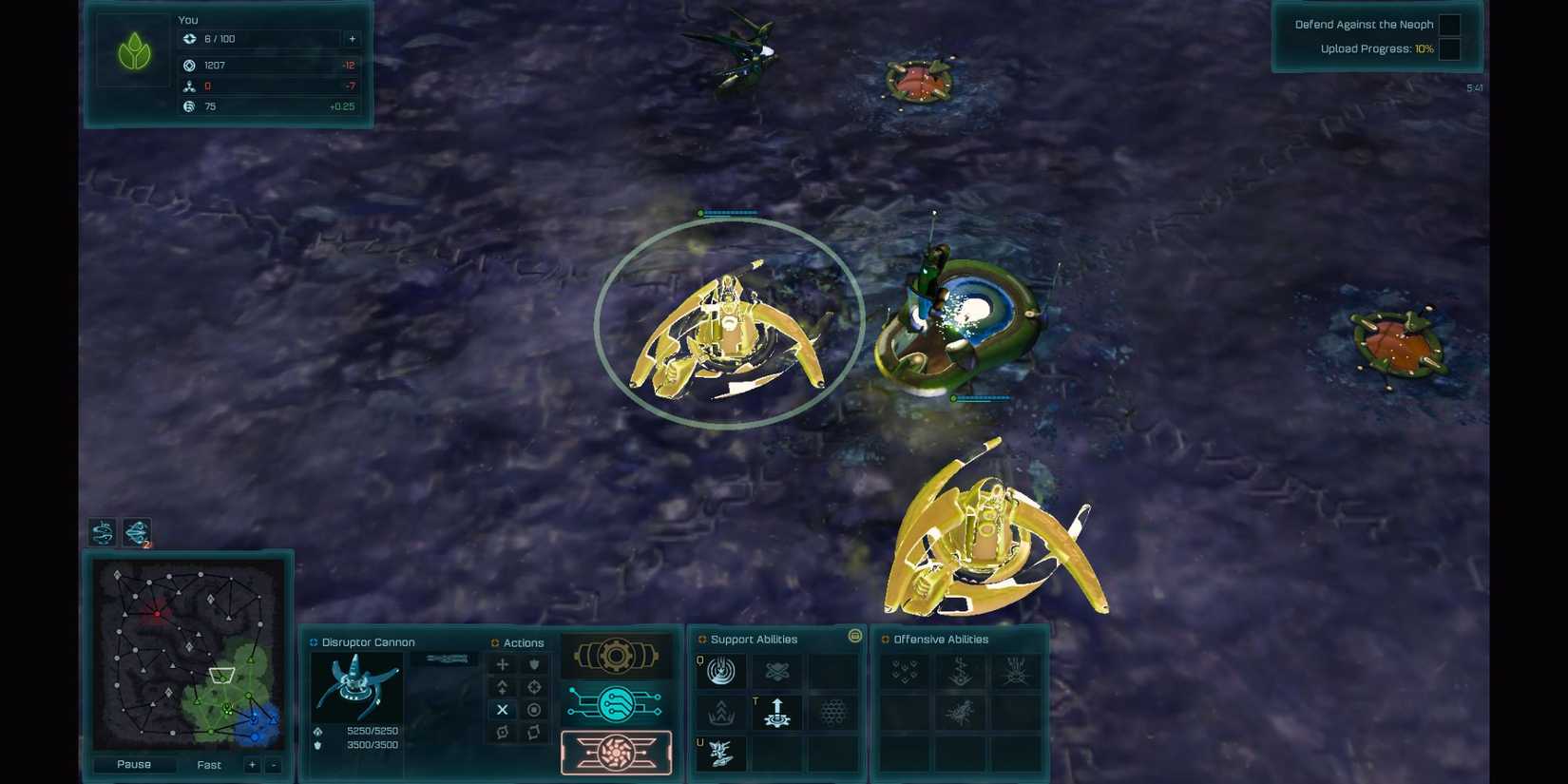The height and width of the screenshot is (784, 1568).
Task: Click a location on the minimap
Action: point(188,656)
